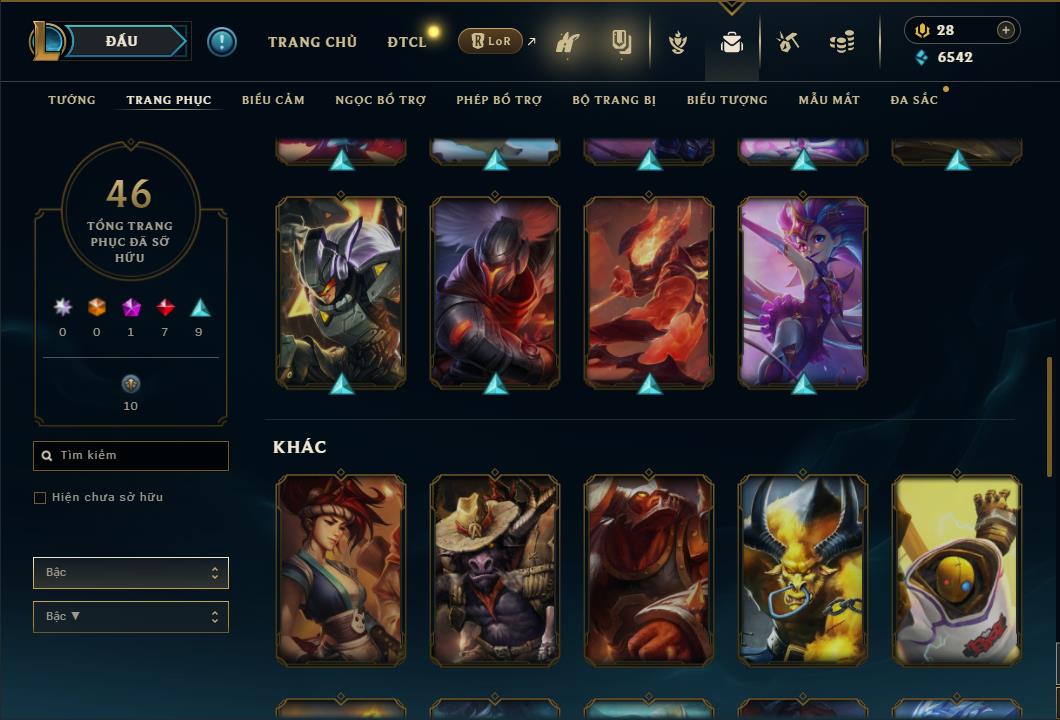1060x720 pixels.
Task: Open the store coin stack icon
Action: 842,43
